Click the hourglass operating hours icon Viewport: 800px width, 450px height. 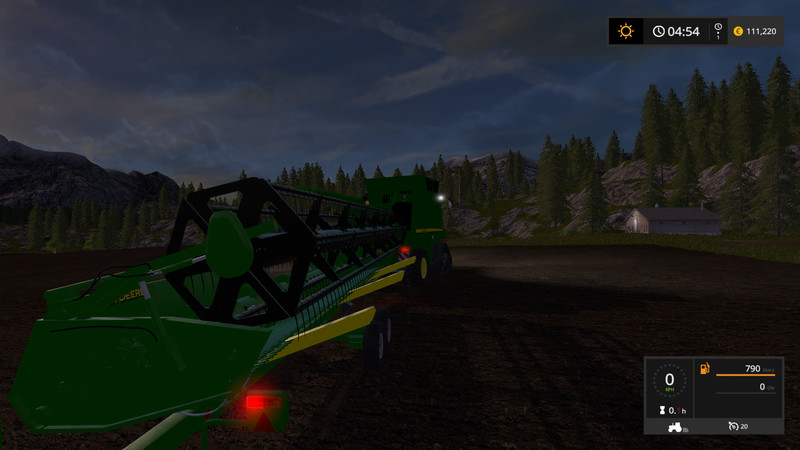point(662,410)
